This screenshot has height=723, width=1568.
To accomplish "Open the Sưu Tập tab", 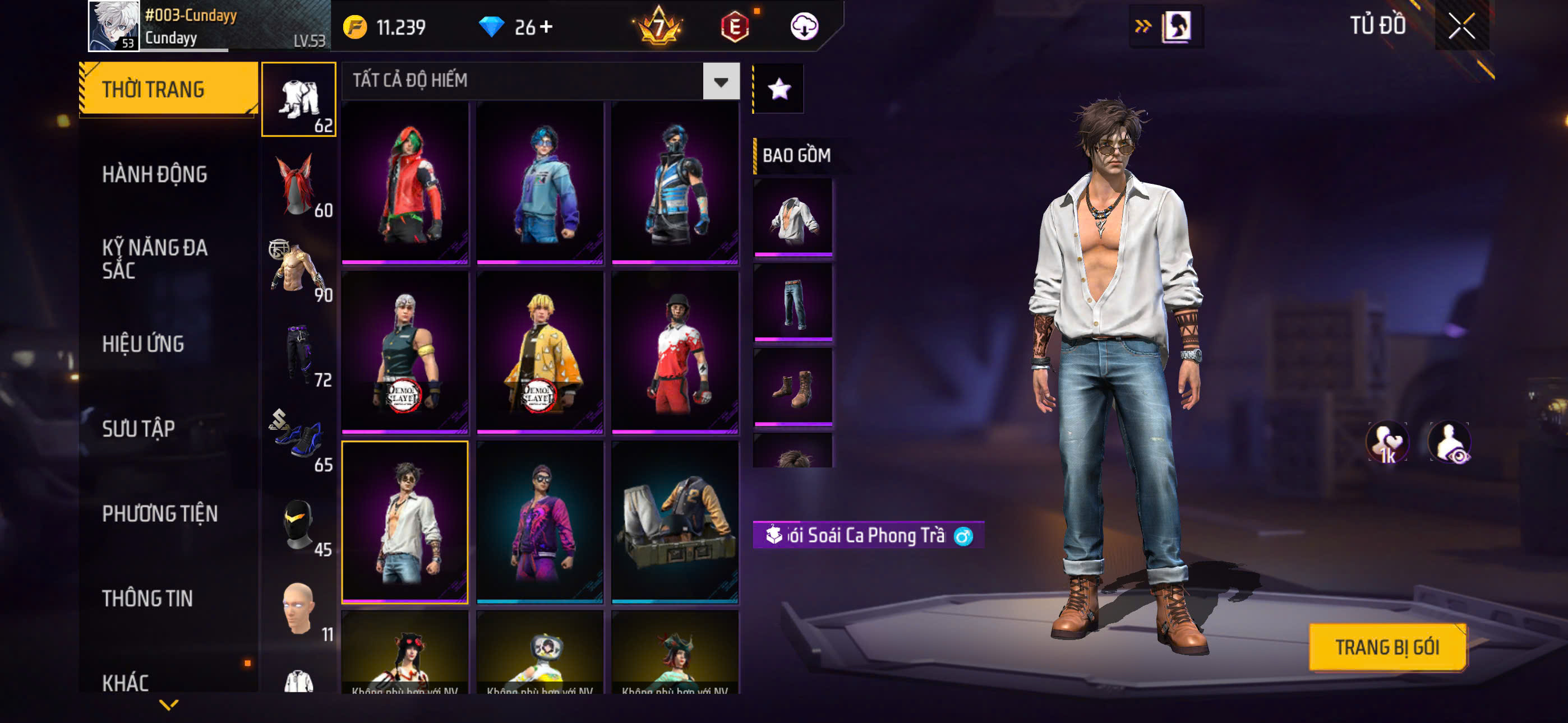I will 139,429.
